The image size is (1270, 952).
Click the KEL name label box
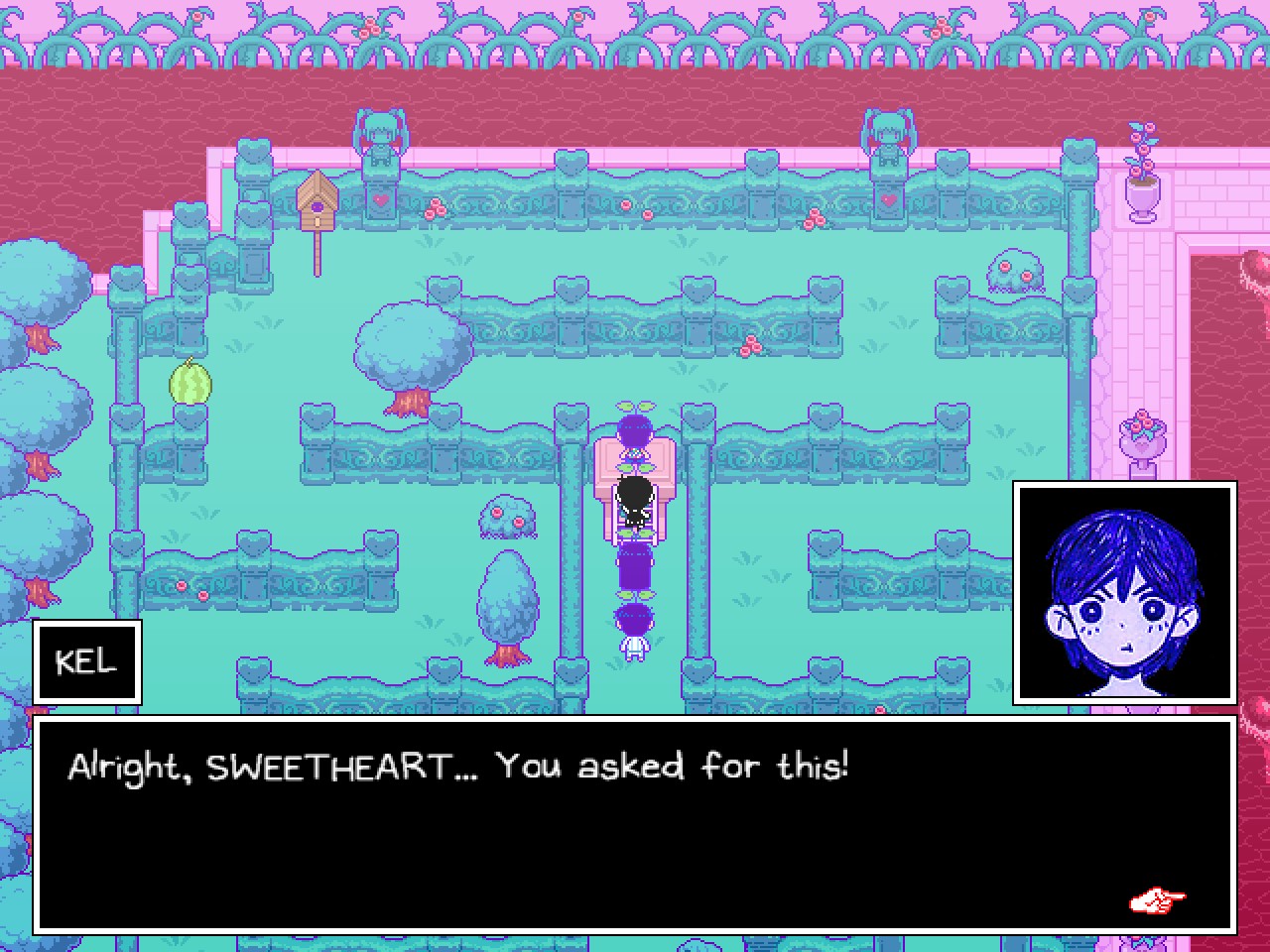click(x=86, y=661)
